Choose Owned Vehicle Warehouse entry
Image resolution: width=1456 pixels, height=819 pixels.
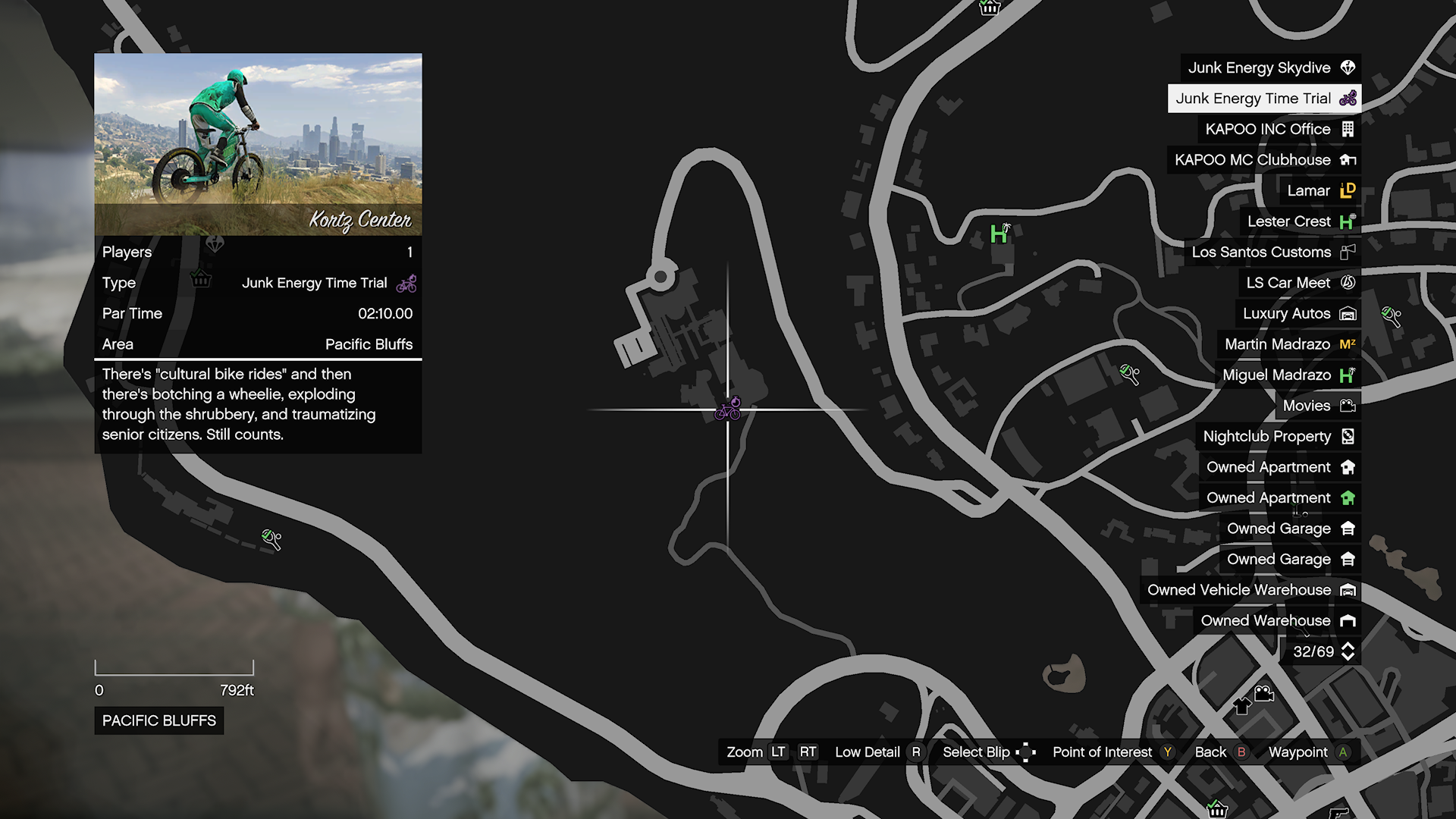[1250, 590]
